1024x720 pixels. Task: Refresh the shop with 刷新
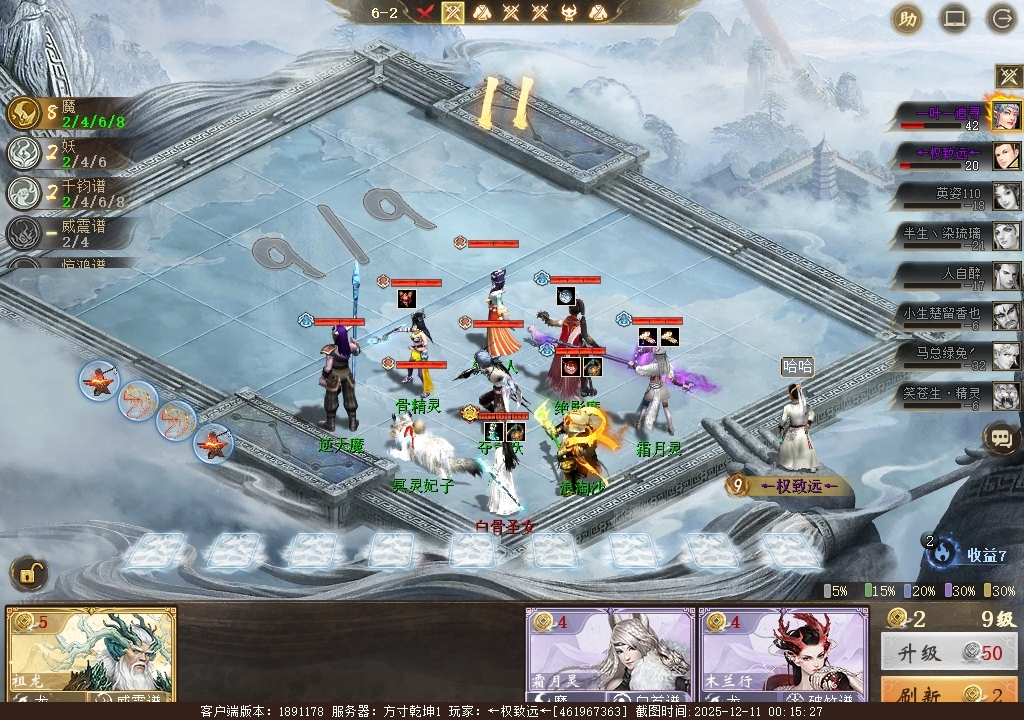click(949, 695)
